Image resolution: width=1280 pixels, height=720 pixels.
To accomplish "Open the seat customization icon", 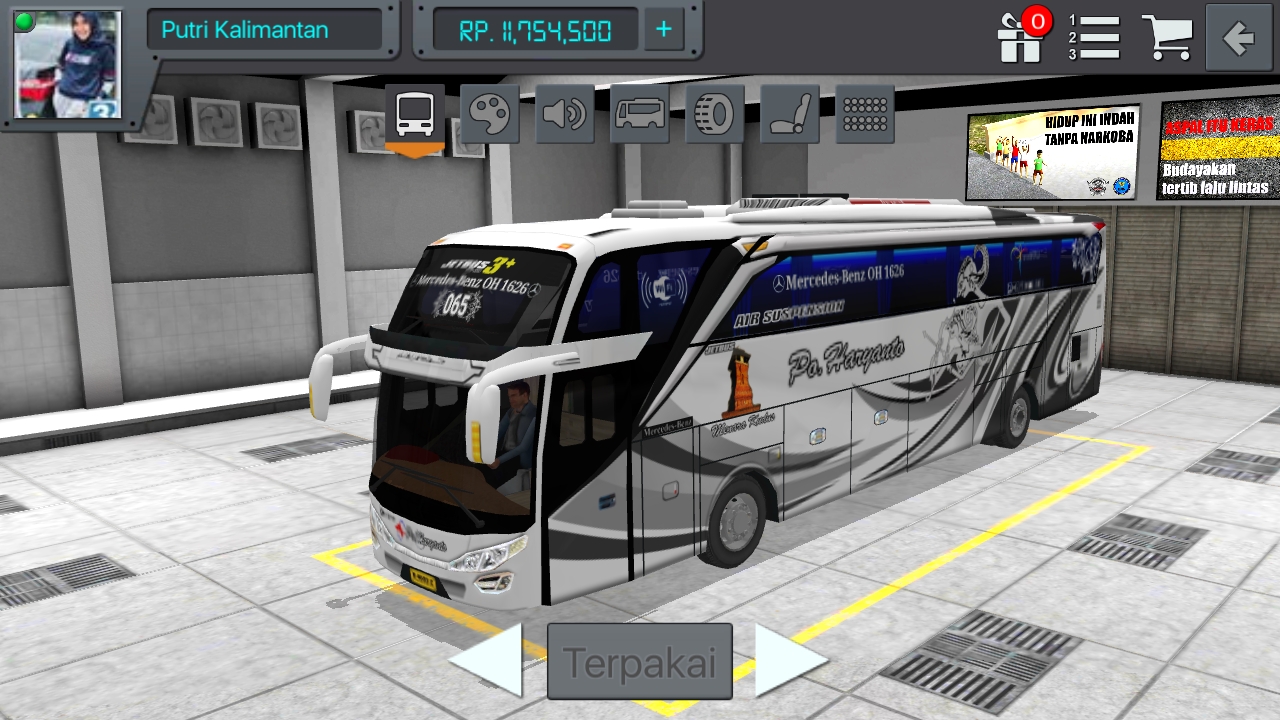I will pyautogui.click(x=789, y=113).
